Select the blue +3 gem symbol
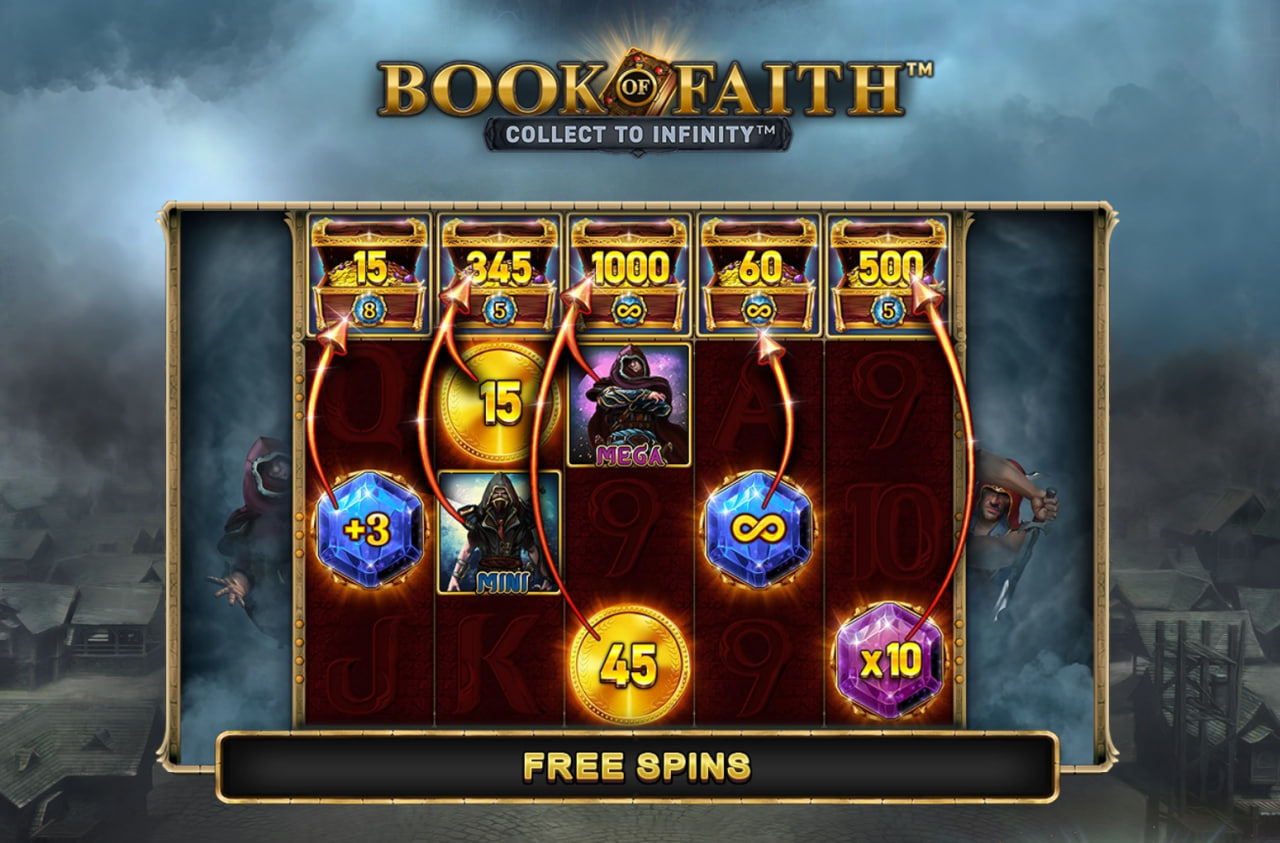 pyautogui.click(x=370, y=530)
